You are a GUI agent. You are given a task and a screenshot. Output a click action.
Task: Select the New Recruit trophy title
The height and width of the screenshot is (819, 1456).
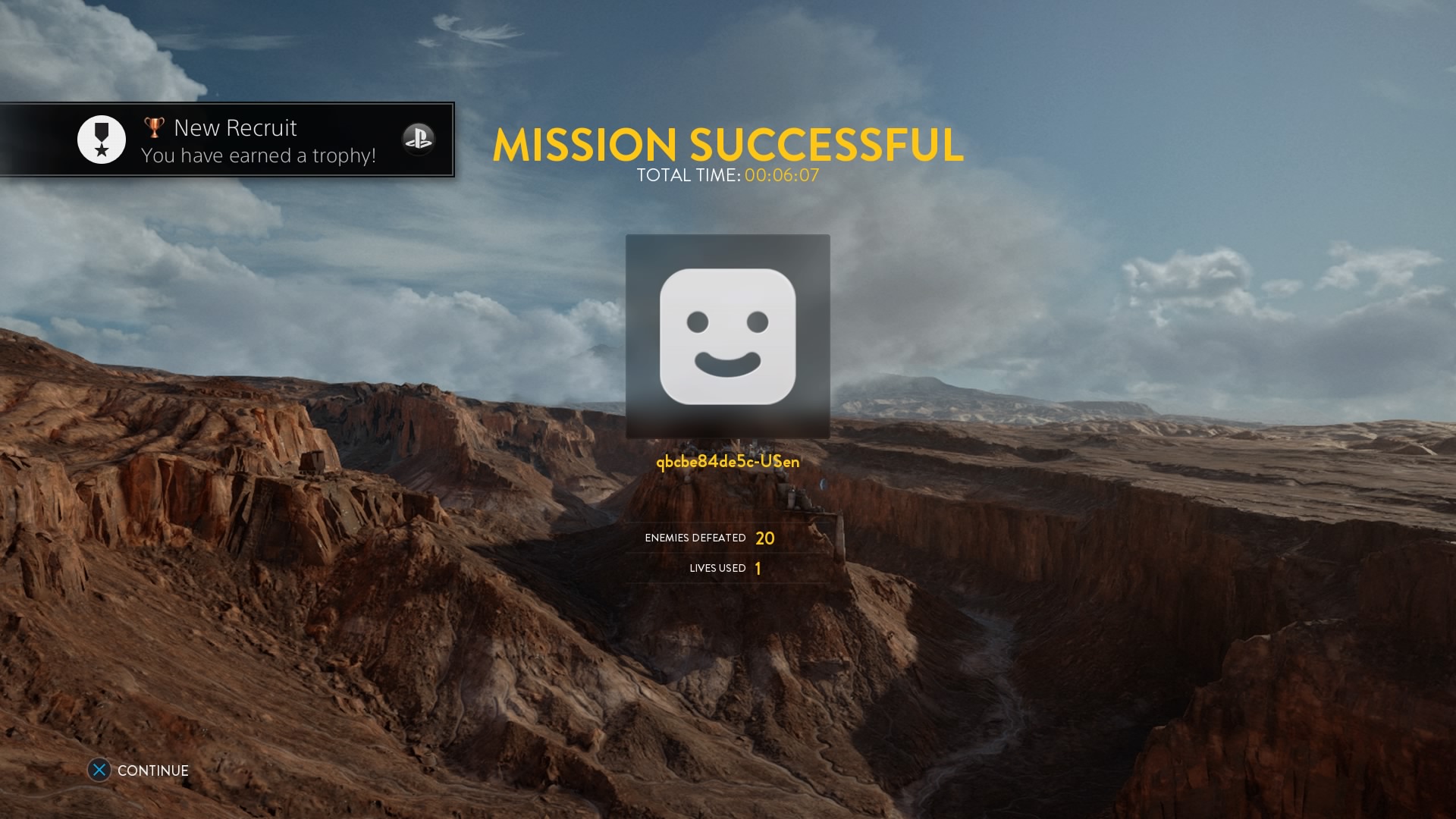[x=236, y=127]
